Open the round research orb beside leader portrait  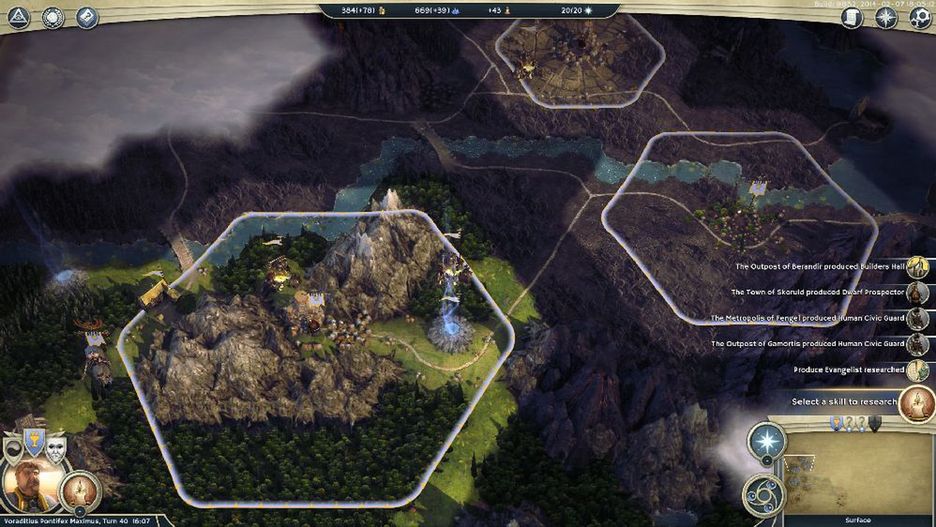(78, 489)
